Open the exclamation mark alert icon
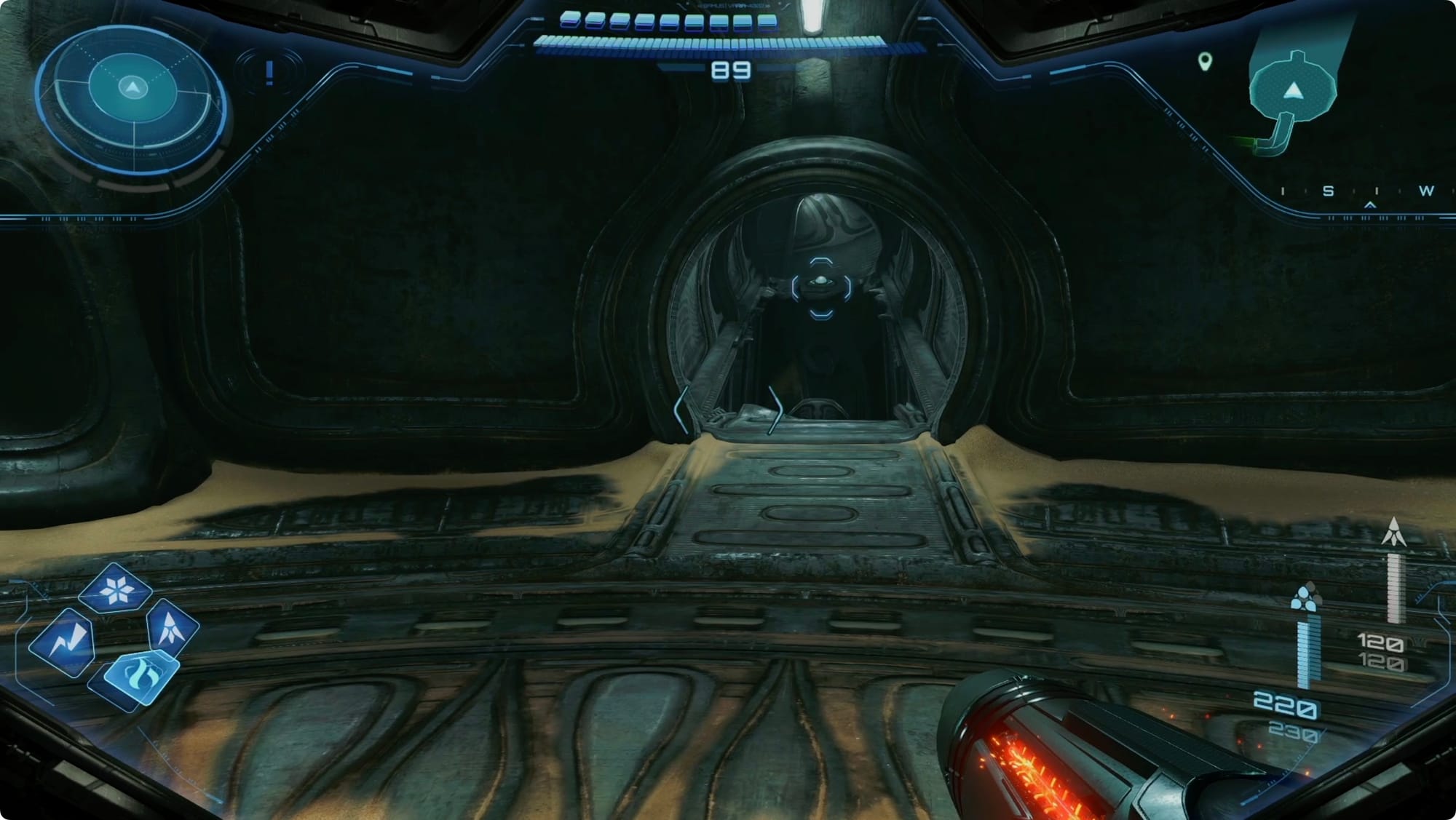This screenshot has width=1456, height=820. (x=269, y=72)
